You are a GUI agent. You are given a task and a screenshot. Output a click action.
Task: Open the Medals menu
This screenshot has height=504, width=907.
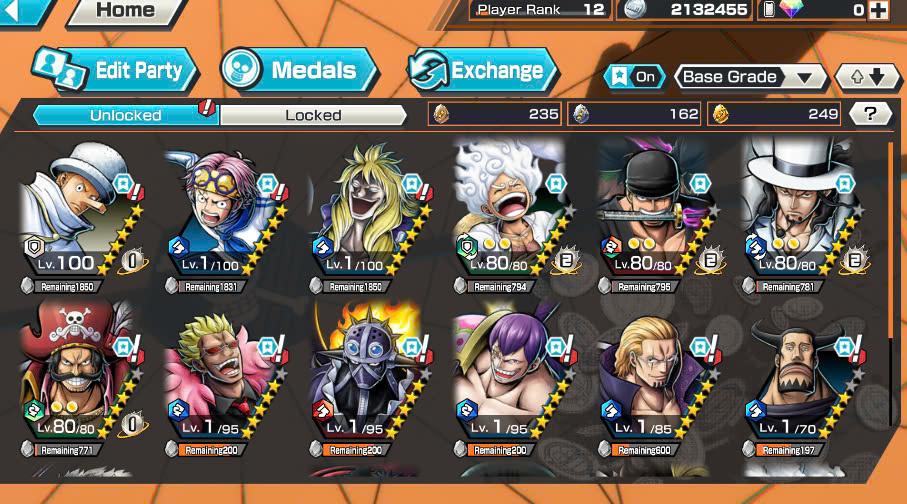(x=299, y=70)
